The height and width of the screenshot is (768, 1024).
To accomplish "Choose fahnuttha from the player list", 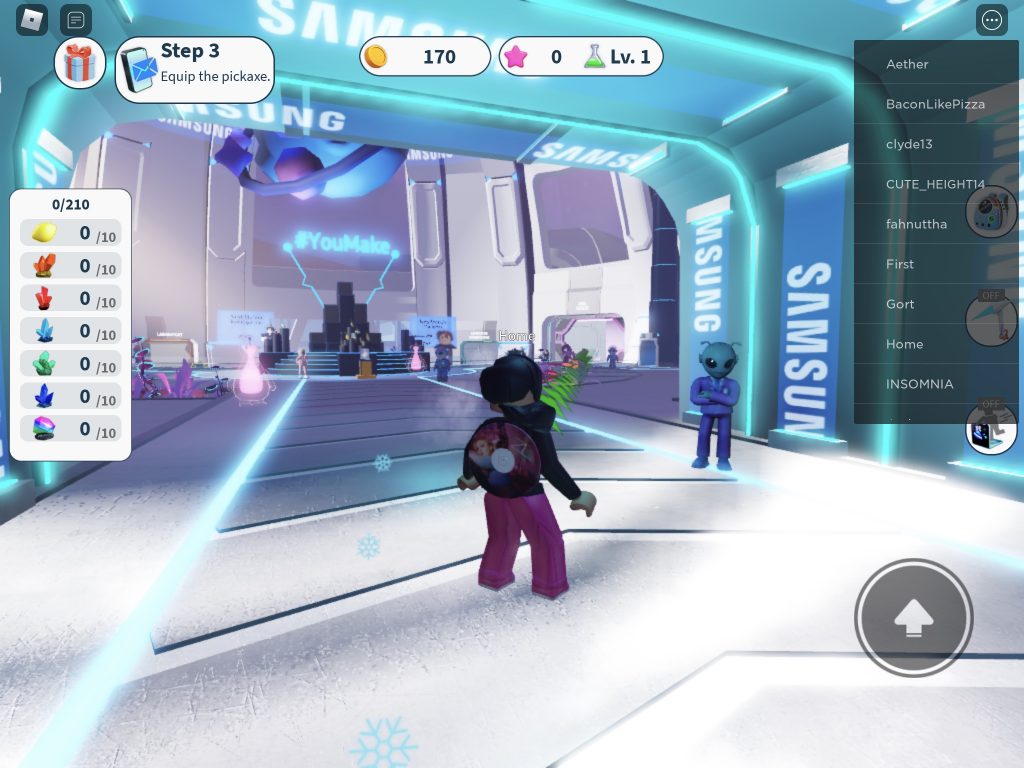I will [x=916, y=224].
